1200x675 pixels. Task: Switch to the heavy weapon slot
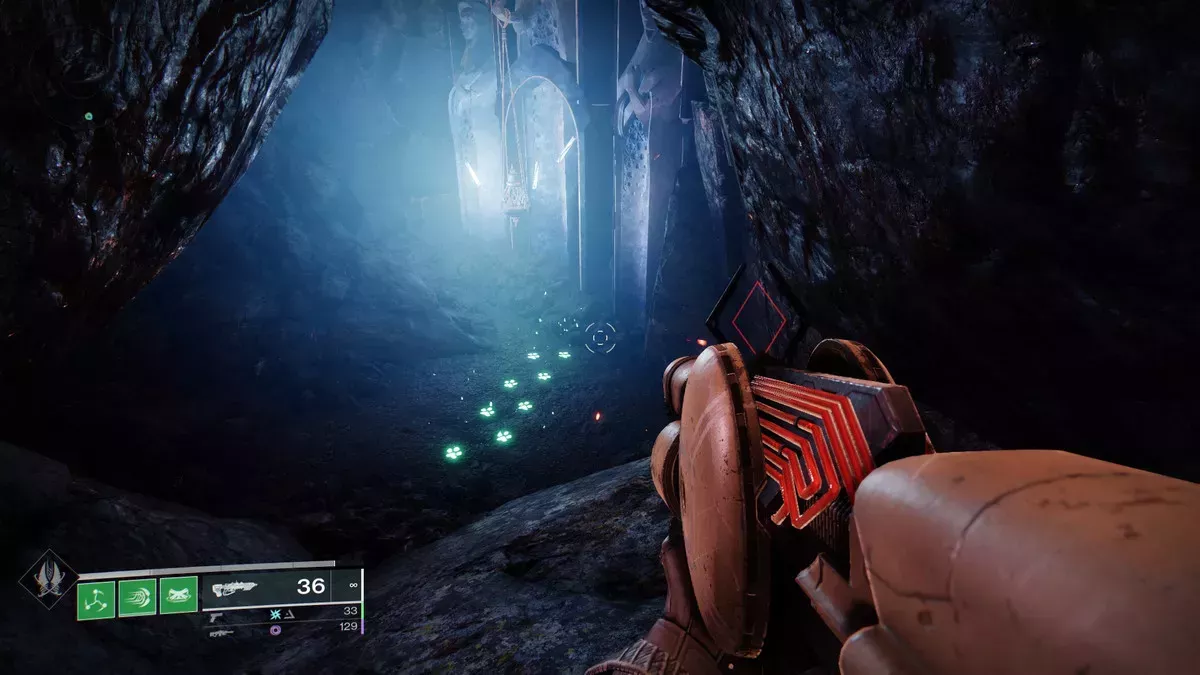(222, 632)
